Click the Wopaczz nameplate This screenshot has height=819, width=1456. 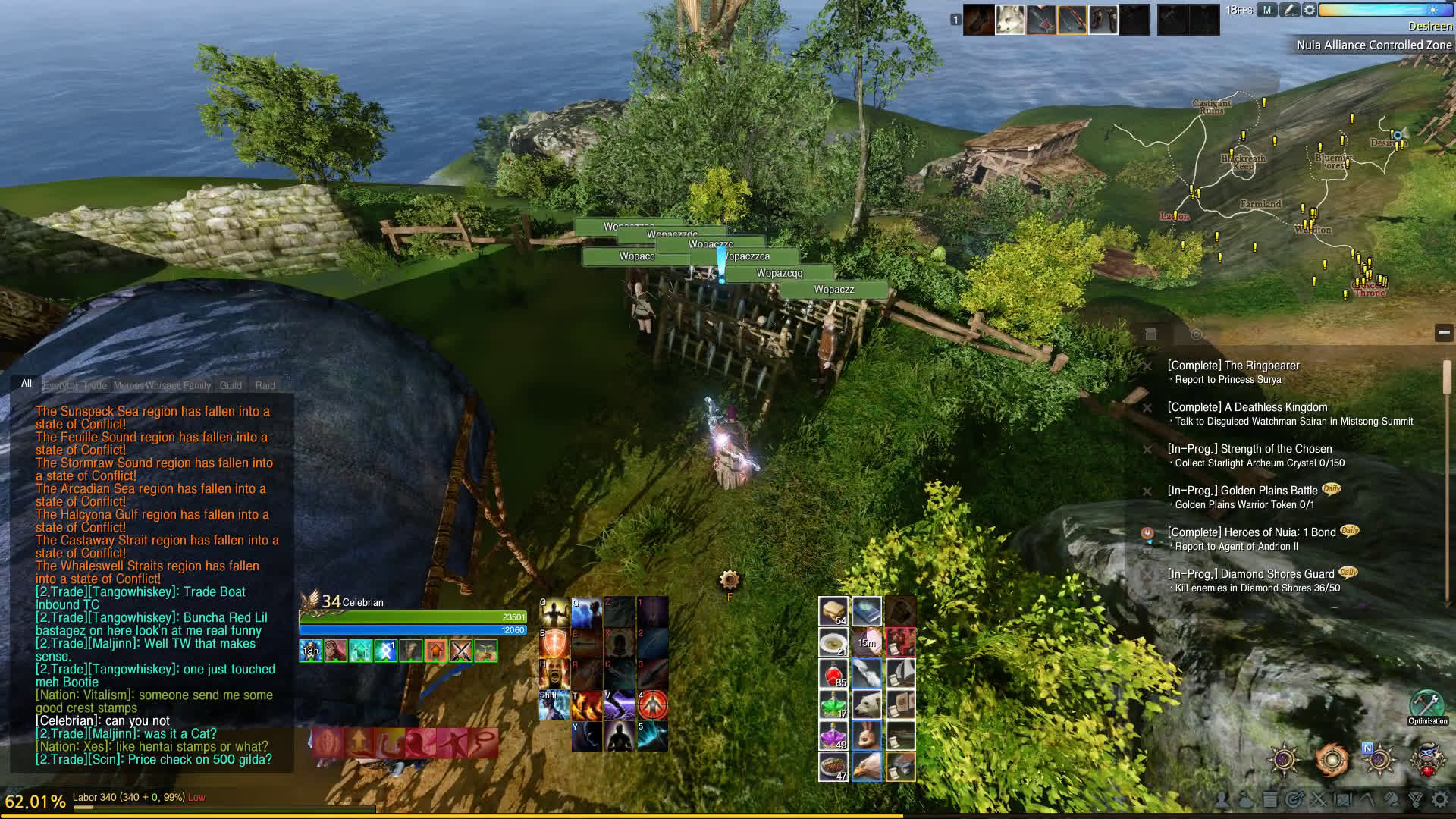(833, 290)
